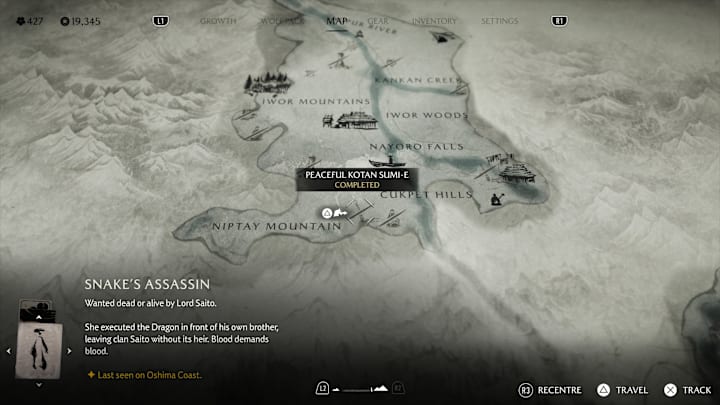Viewport: 720px width, 405px height.
Task: Click the map zoom level indicator bar
Action: [359, 388]
